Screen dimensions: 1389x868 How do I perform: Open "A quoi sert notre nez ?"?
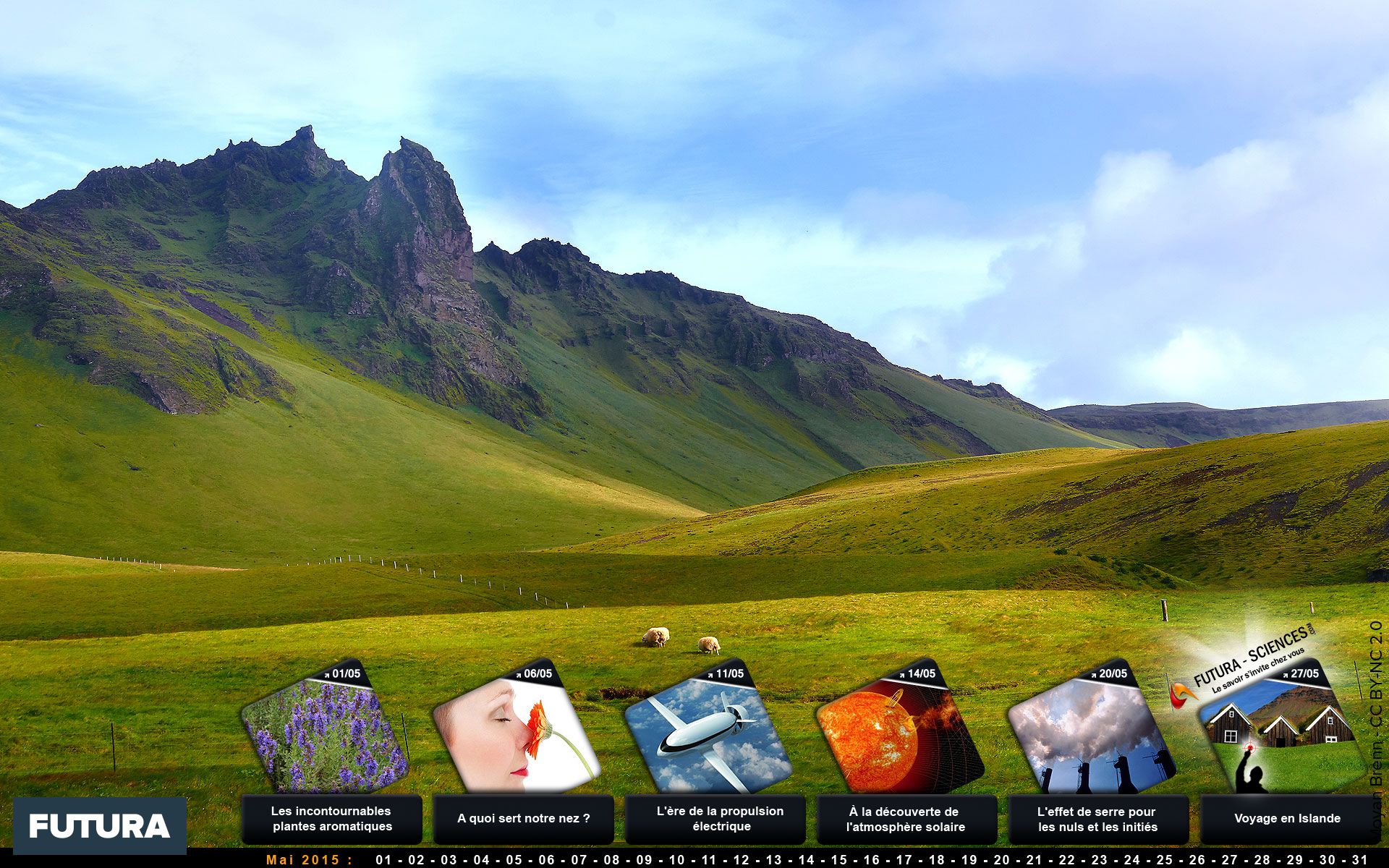click(x=523, y=819)
